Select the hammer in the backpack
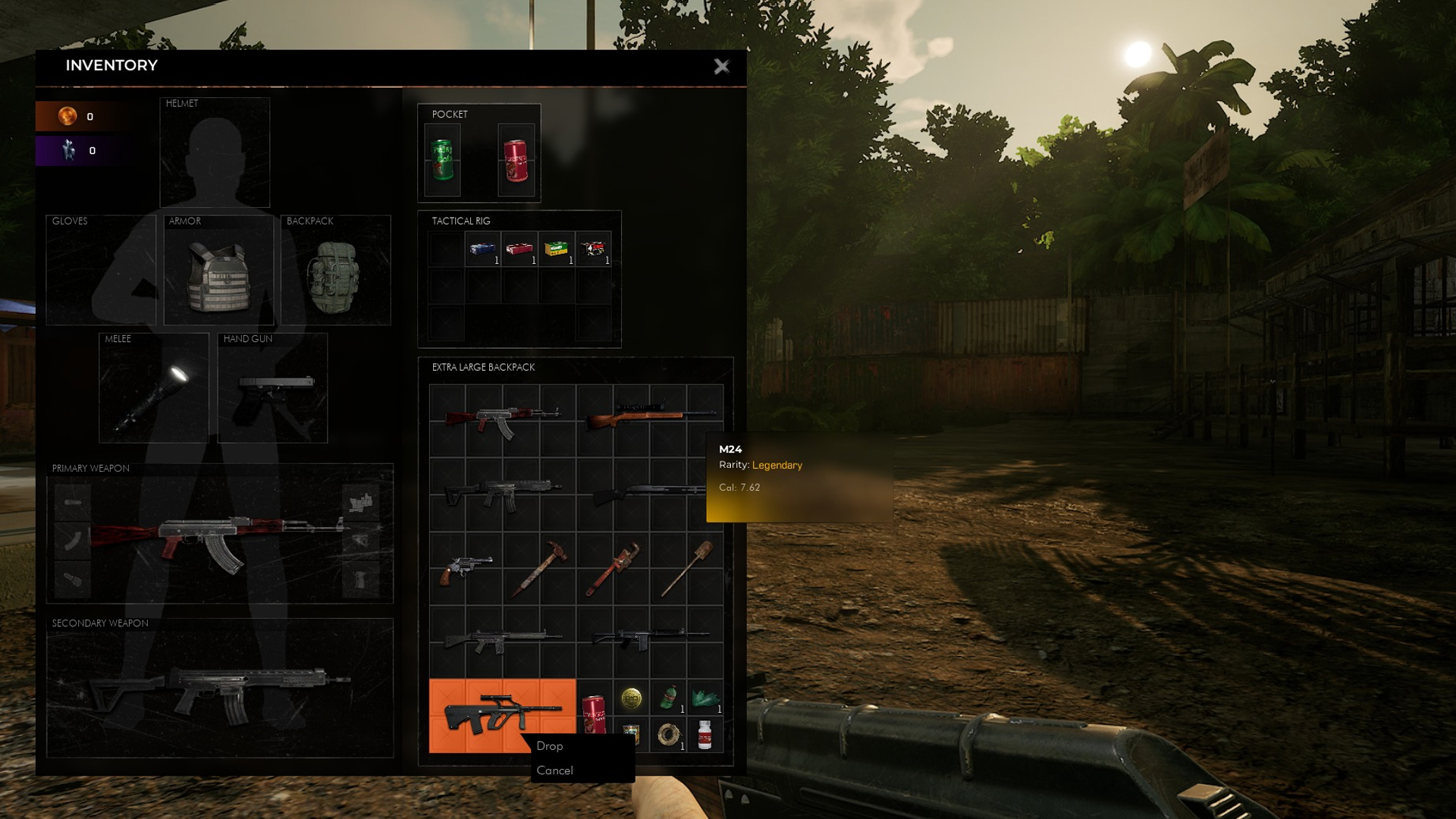1456x819 pixels. [538, 568]
